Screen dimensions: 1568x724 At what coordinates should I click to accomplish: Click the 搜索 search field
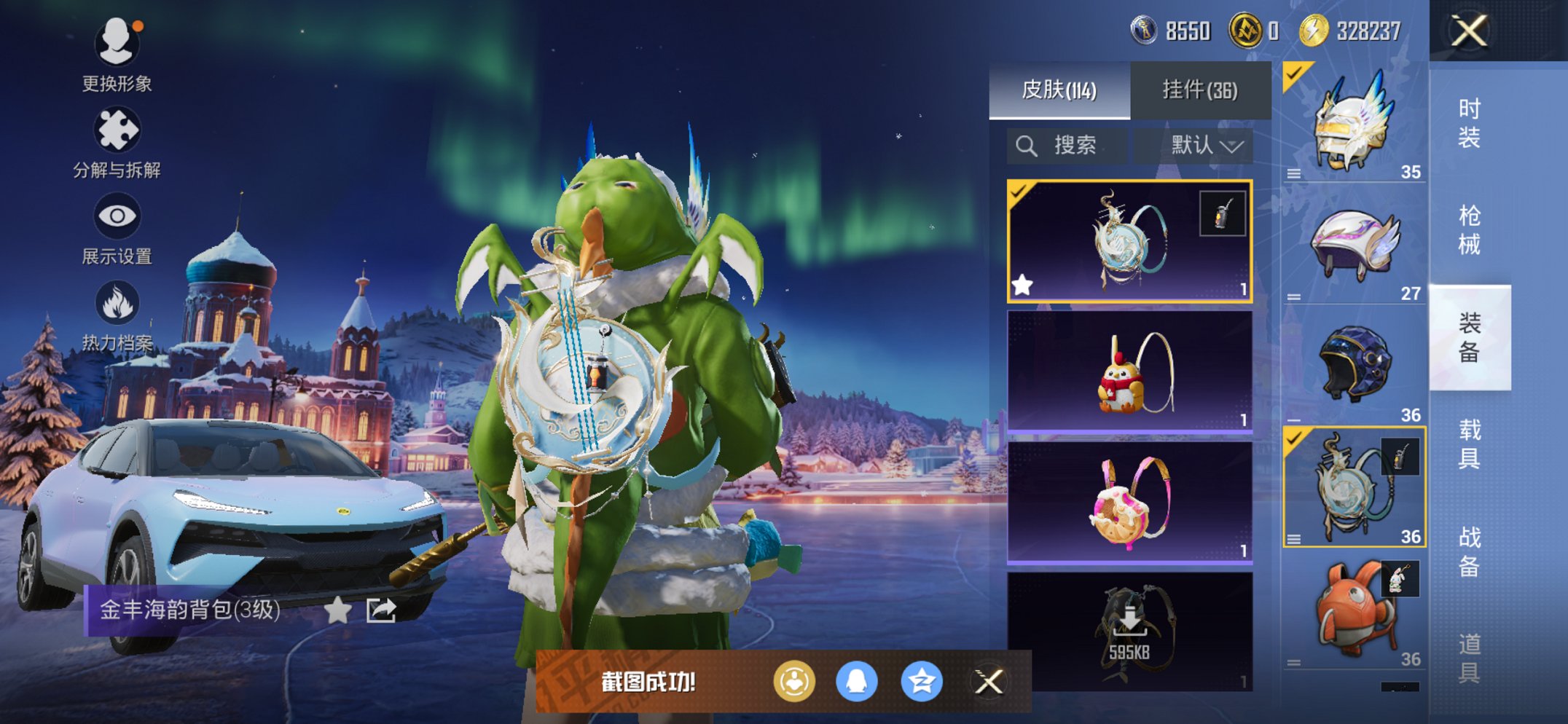[x=1067, y=146]
